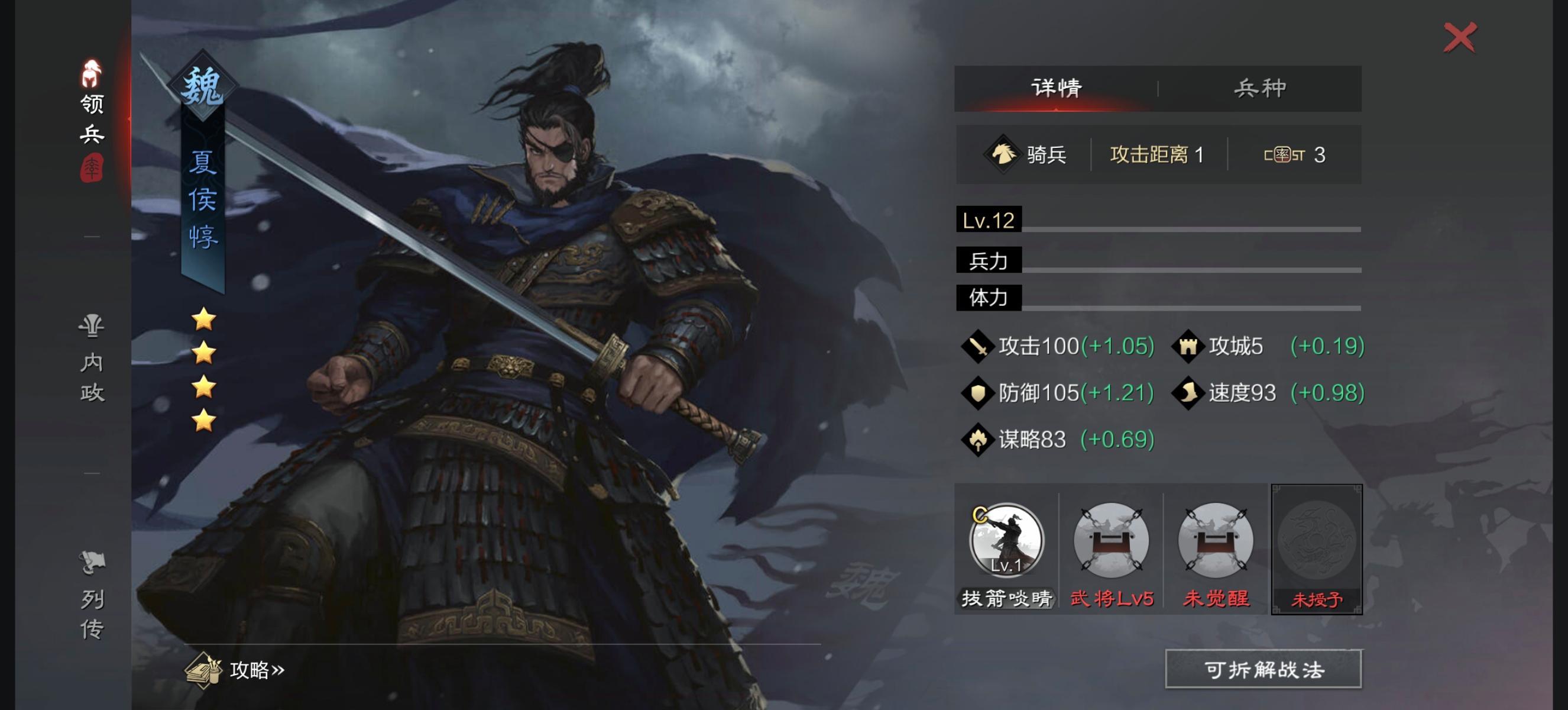Select the 未授予 slot
Image resolution: width=1568 pixels, height=710 pixels.
(1316, 548)
